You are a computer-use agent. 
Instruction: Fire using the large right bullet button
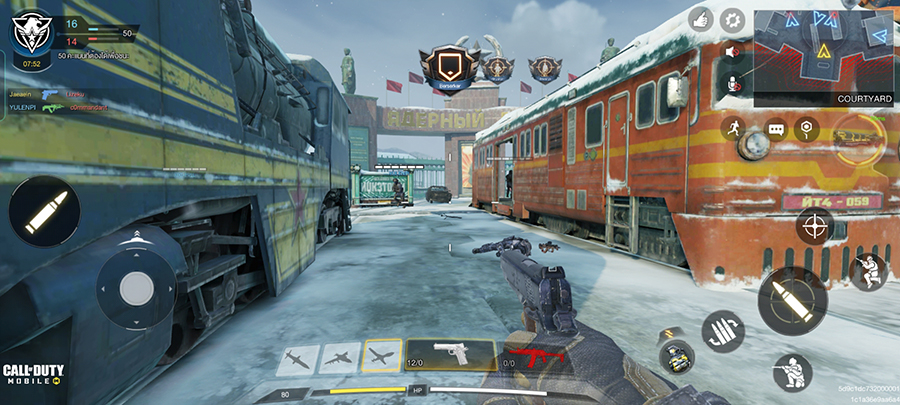coord(791,299)
